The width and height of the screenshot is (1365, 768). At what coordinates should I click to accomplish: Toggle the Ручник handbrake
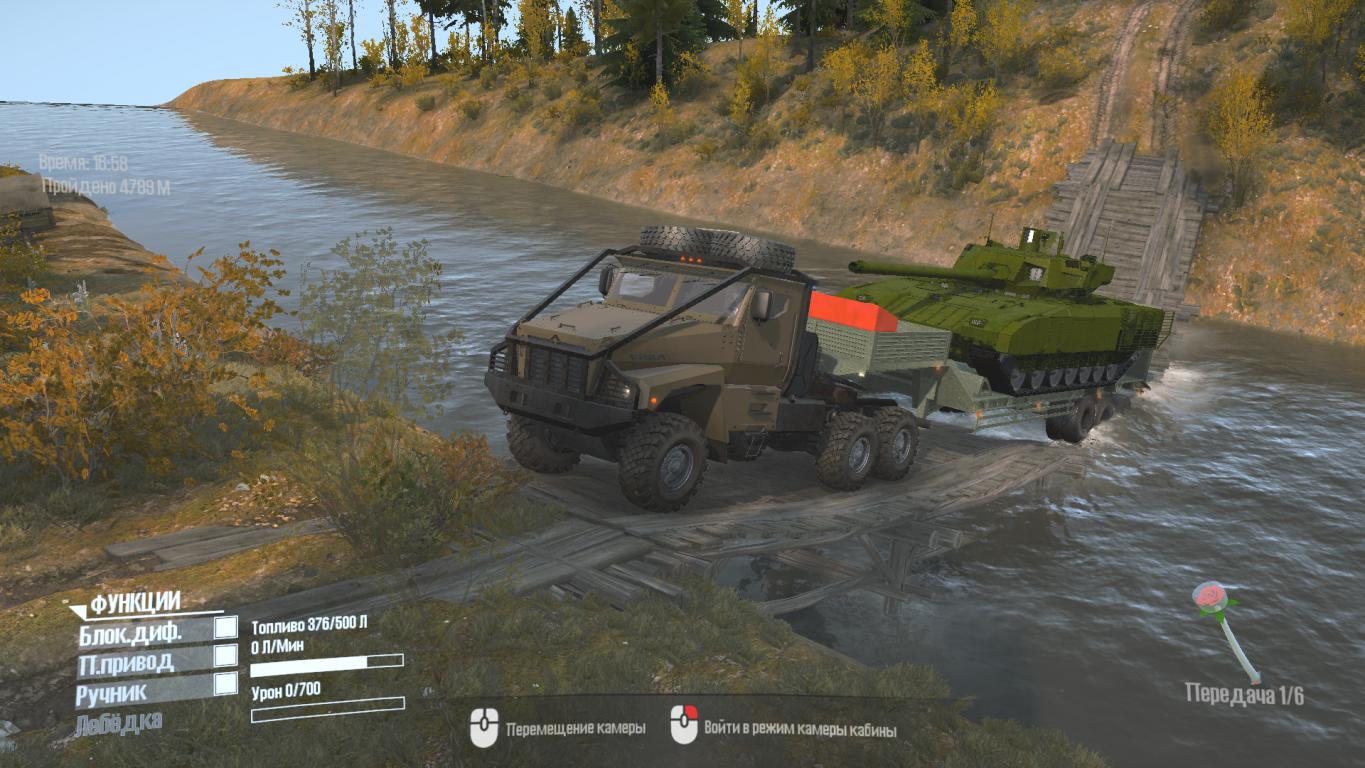pos(226,684)
